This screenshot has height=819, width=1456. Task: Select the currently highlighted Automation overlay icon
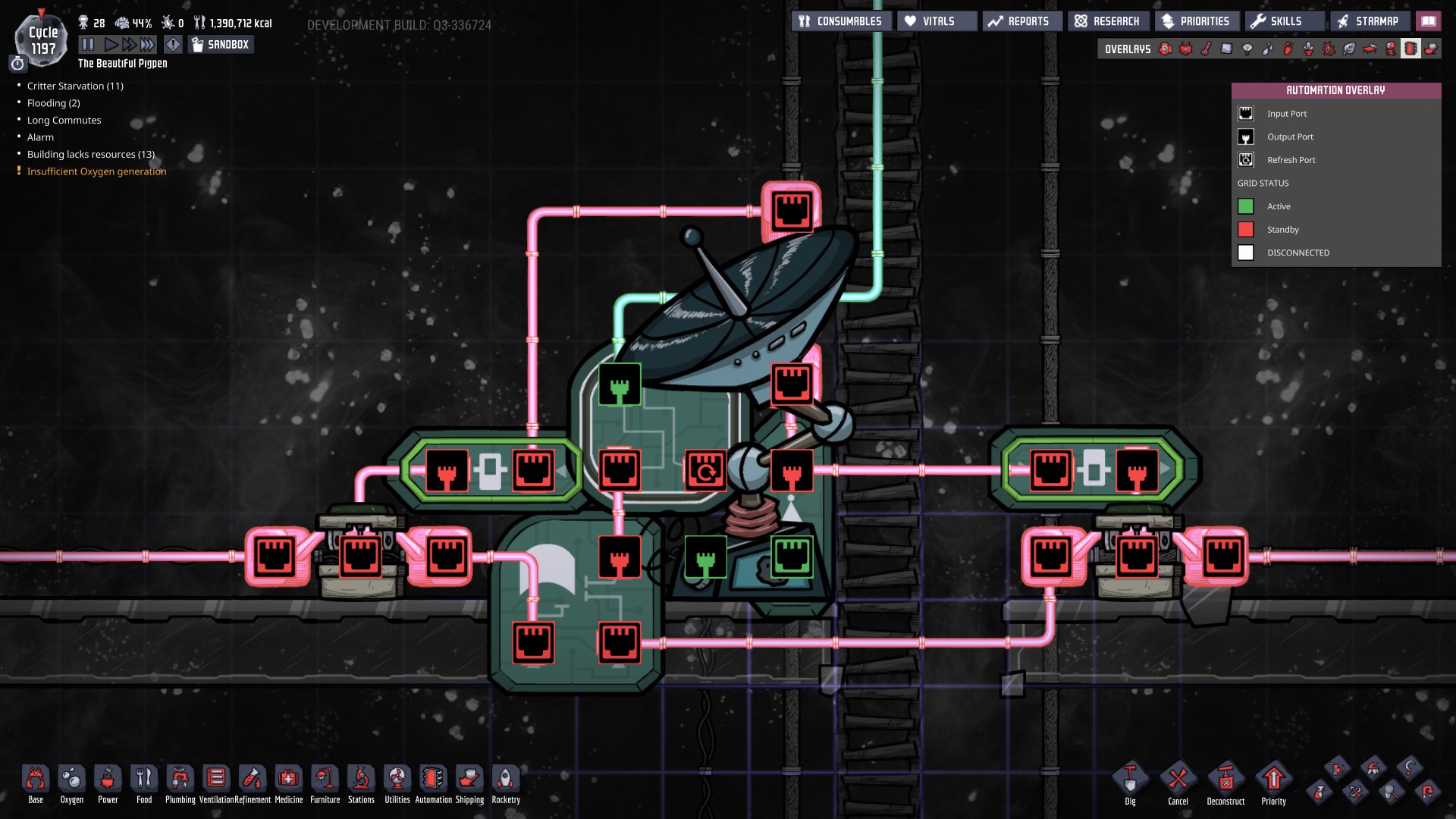point(1410,48)
